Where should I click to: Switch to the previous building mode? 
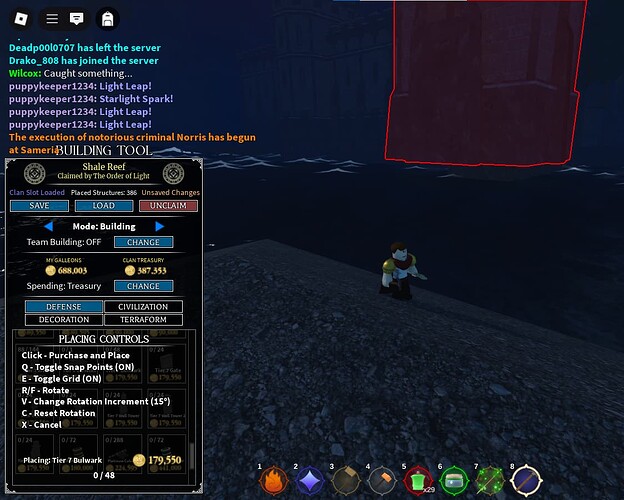click(48, 227)
